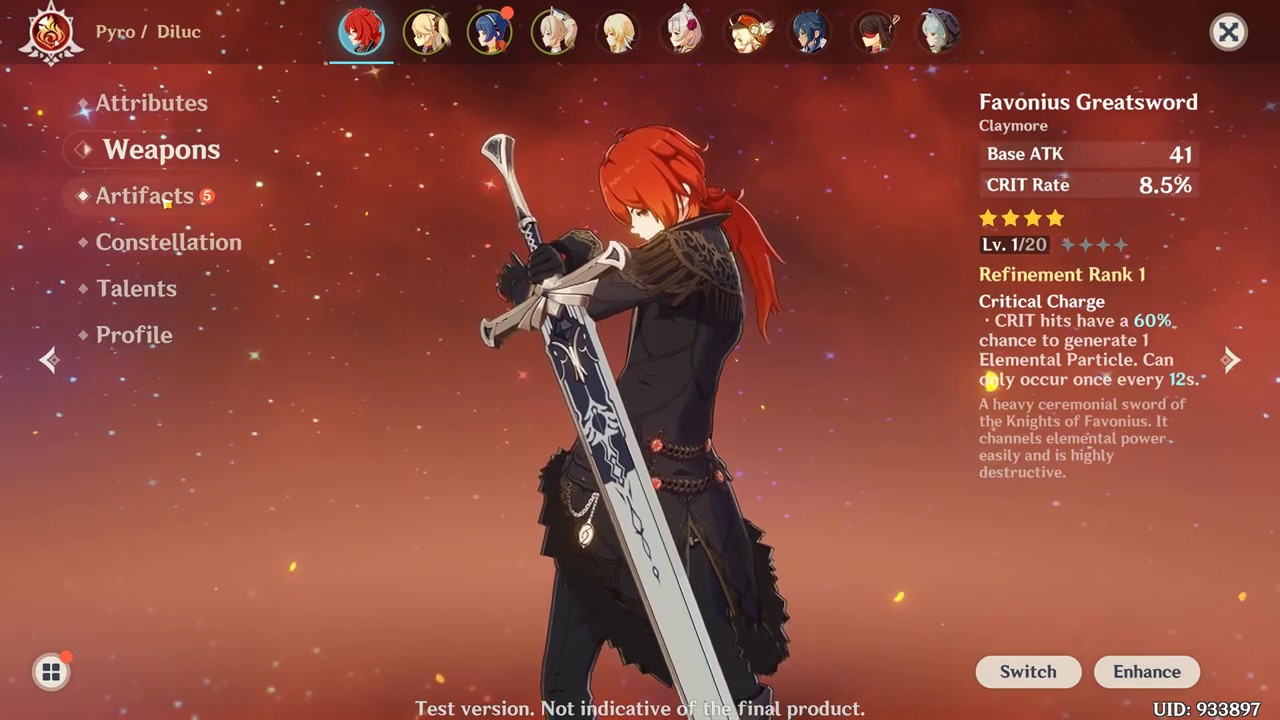The image size is (1280, 720).
Task: Open the Attributes menu entry
Action: tap(151, 103)
